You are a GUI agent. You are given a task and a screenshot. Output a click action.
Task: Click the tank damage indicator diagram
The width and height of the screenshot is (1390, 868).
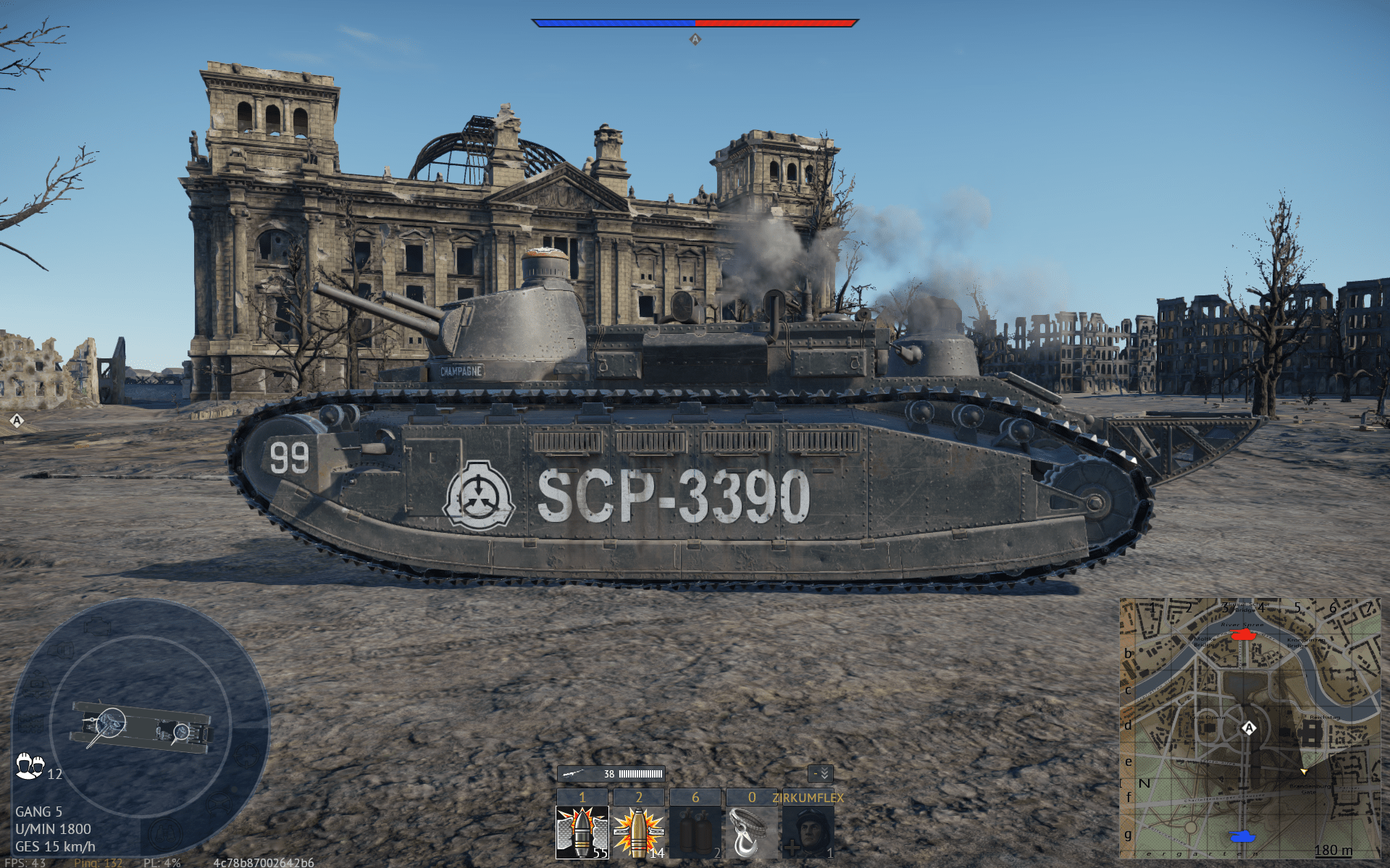pyautogui.click(x=141, y=728)
